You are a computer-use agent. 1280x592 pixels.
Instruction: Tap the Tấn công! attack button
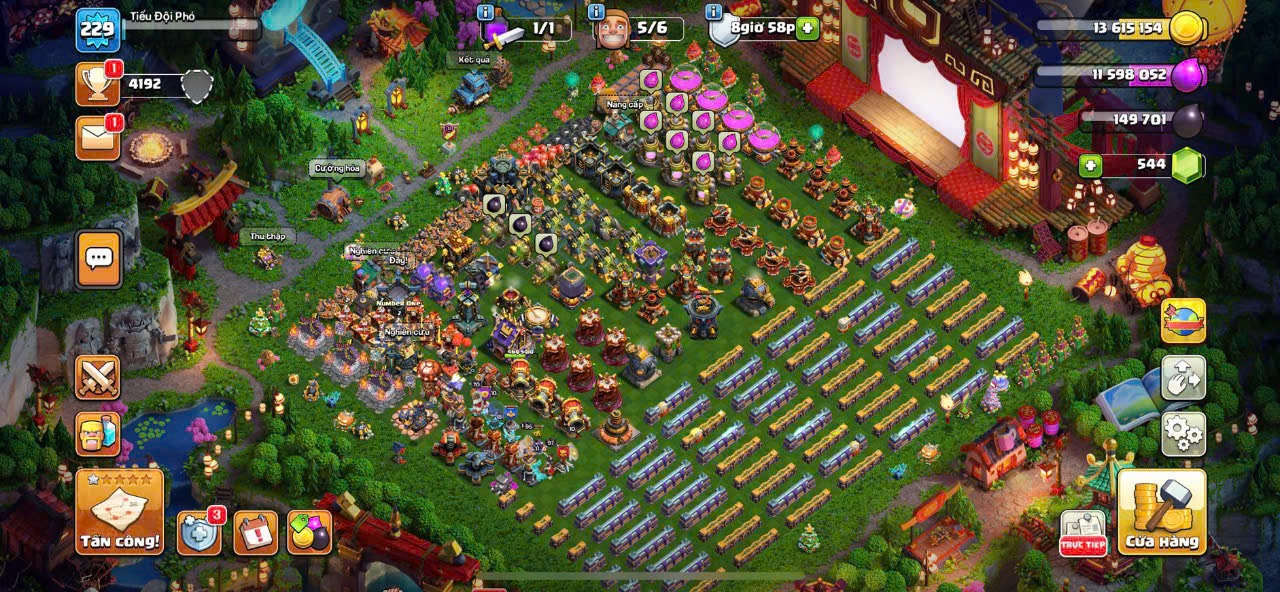120,512
